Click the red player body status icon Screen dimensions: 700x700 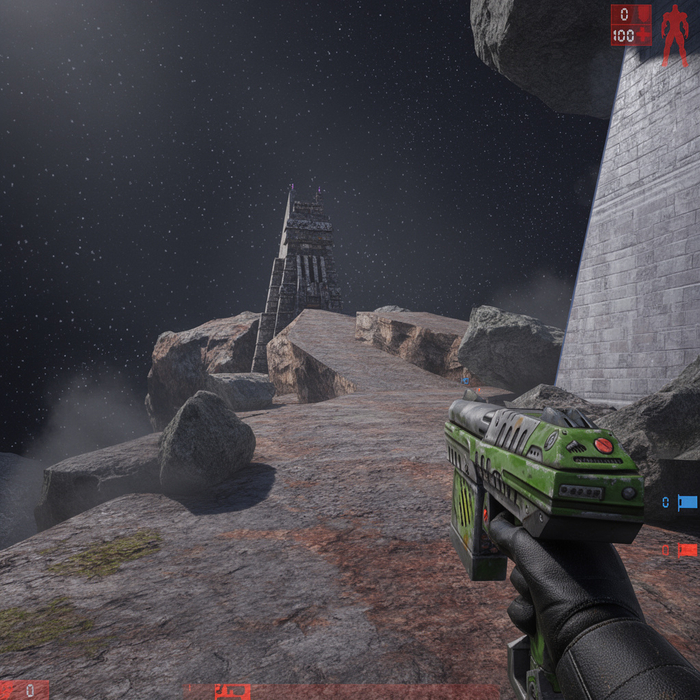[674, 36]
